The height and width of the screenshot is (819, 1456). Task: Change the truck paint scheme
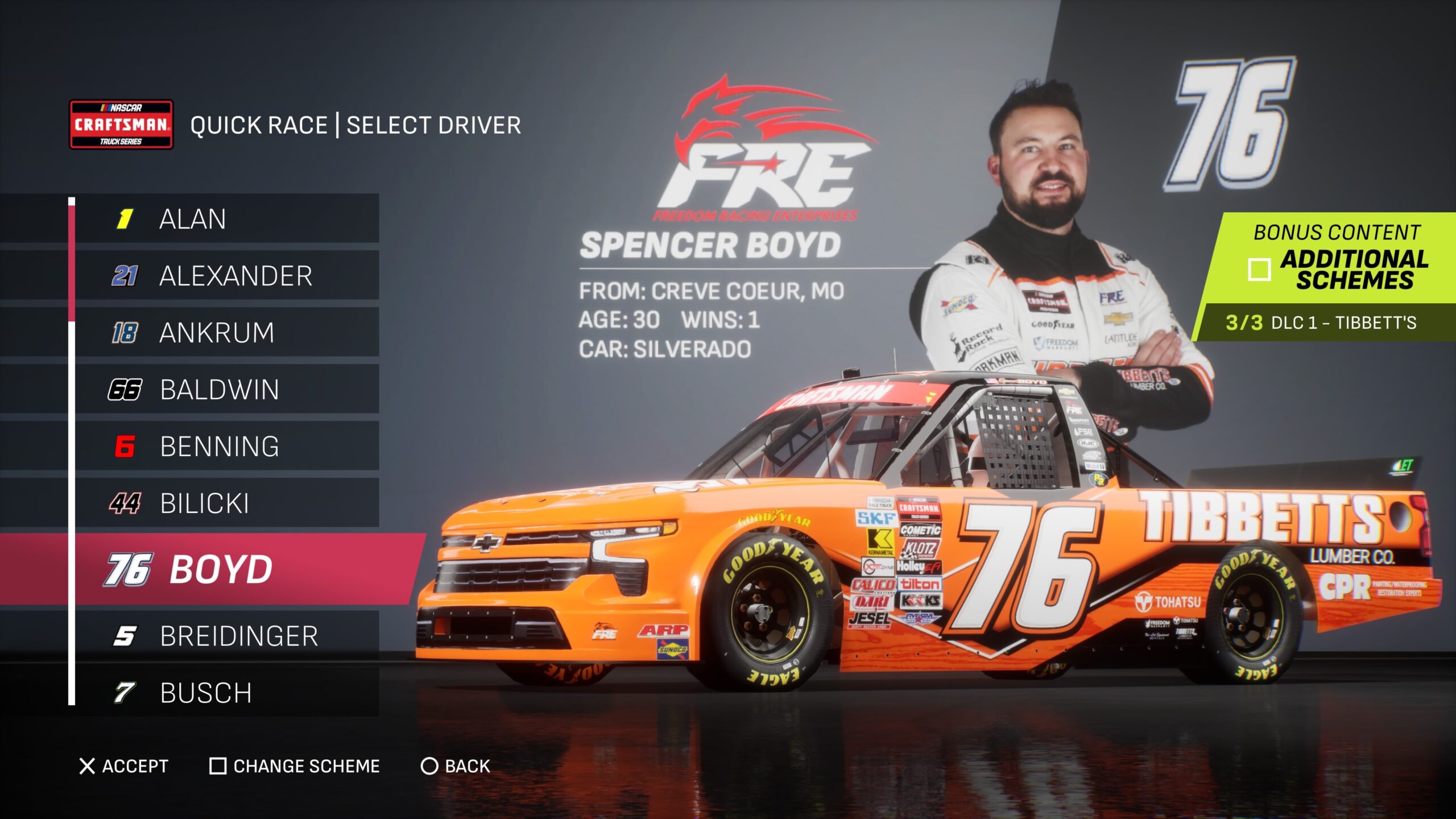point(295,766)
